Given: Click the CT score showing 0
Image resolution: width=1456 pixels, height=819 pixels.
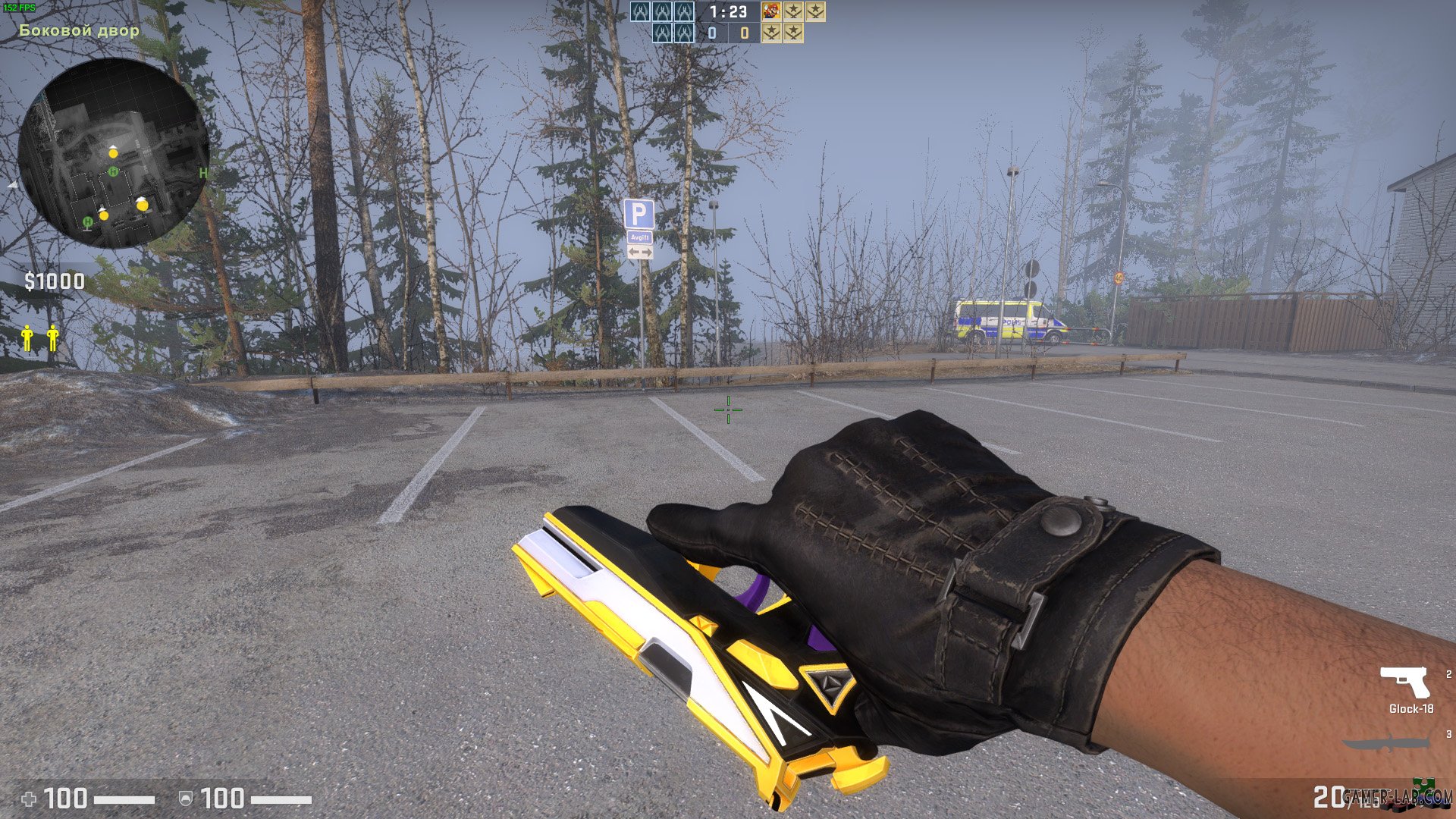Looking at the screenshot, I should 711,33.
